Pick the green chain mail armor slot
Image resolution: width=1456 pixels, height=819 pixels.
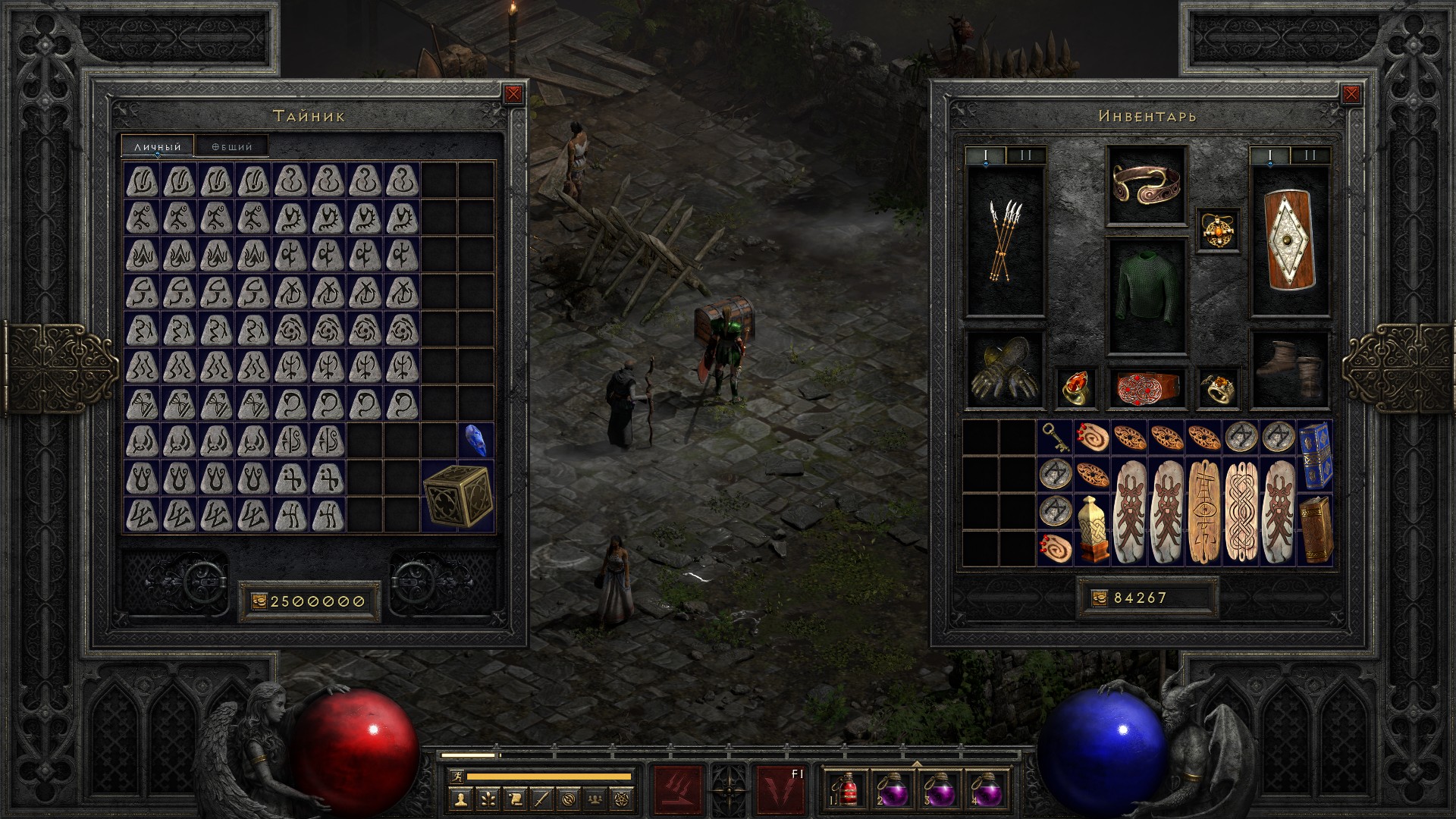1146,297
